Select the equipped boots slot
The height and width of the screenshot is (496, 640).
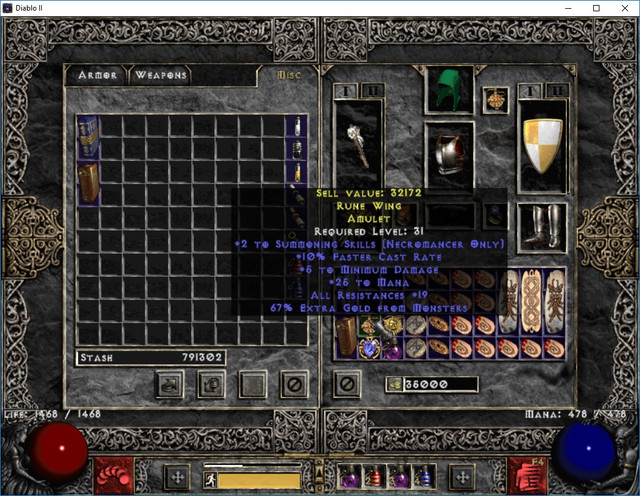tap(543, 226)
